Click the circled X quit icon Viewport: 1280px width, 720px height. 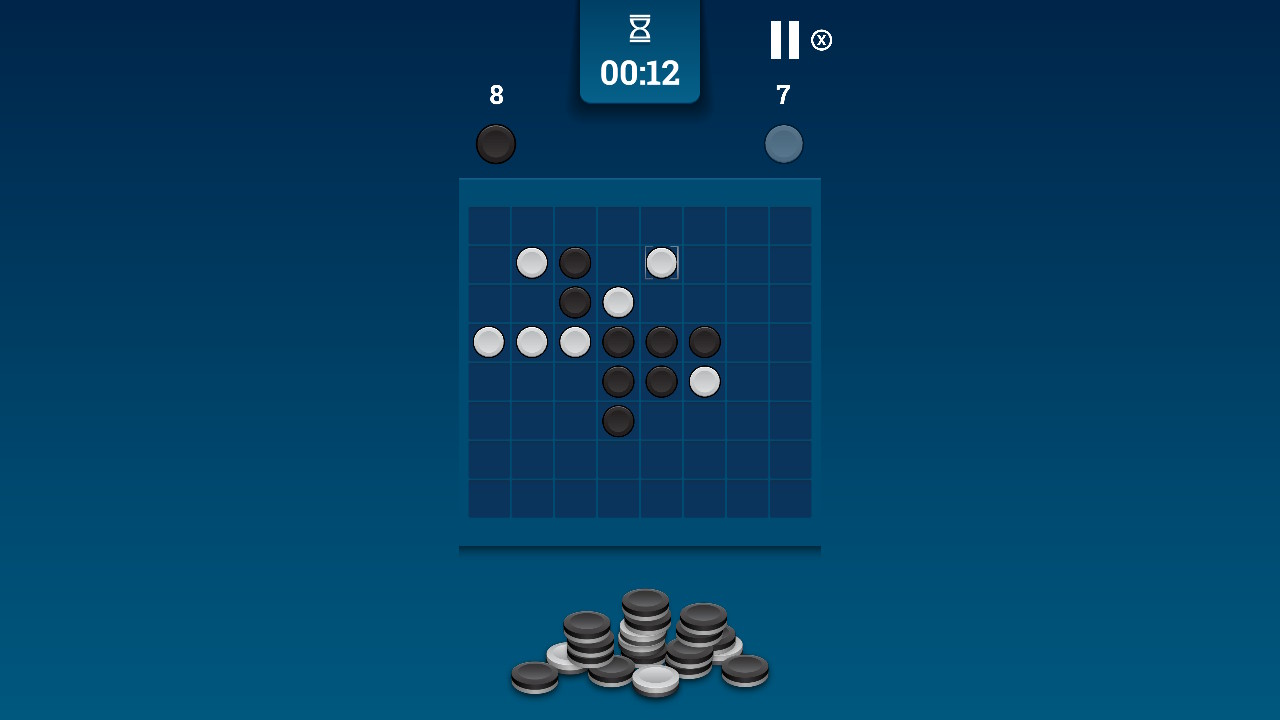(821, 40)
